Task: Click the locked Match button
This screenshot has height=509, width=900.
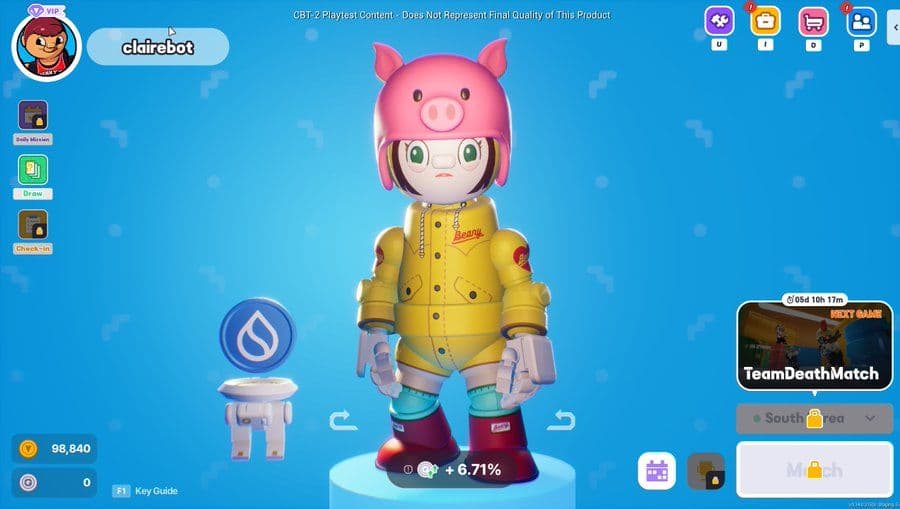Action: [x=815, y=470]
